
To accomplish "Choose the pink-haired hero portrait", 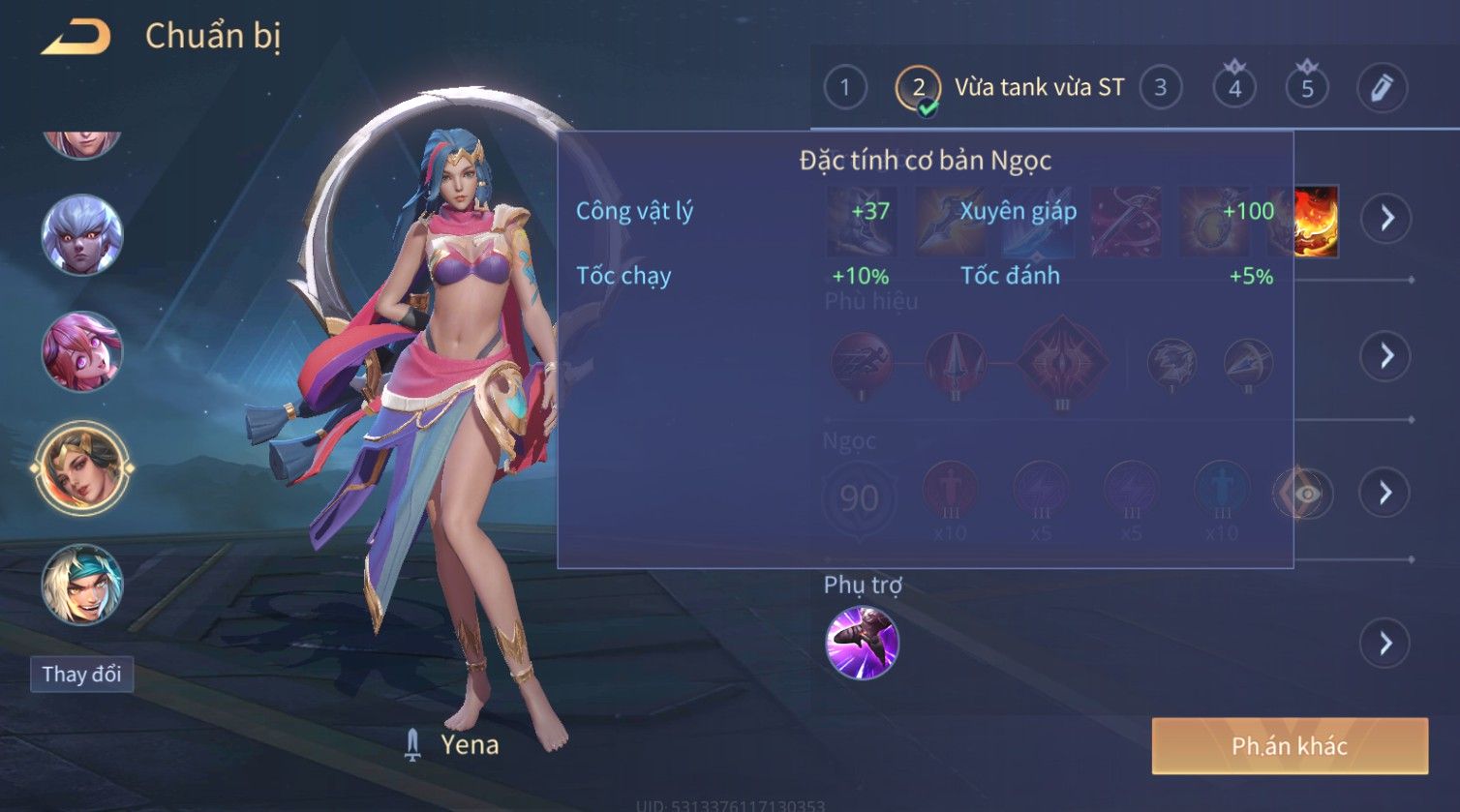I will click(82, 351).
